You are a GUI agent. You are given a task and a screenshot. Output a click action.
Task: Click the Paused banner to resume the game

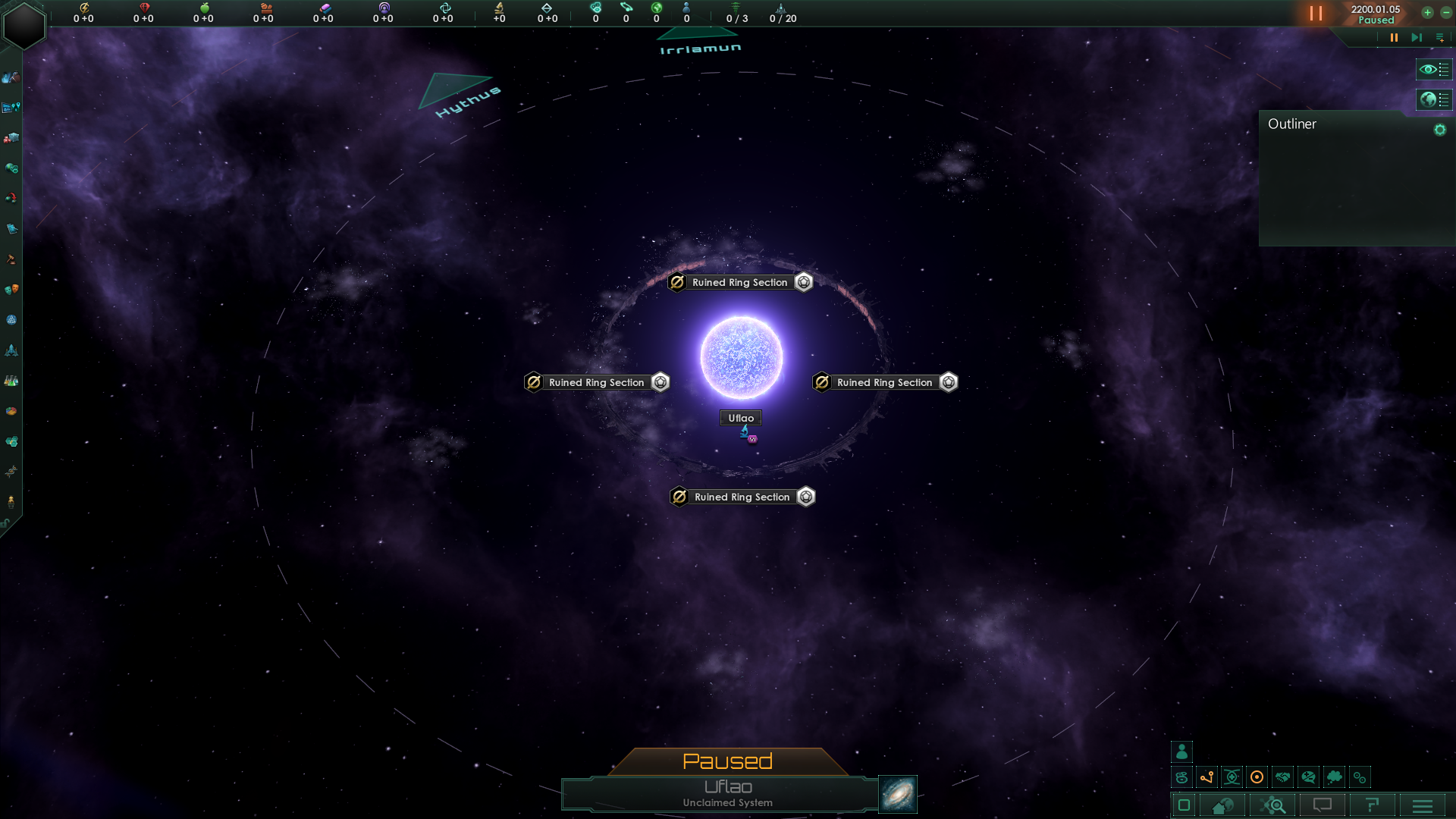pos(728,761)
